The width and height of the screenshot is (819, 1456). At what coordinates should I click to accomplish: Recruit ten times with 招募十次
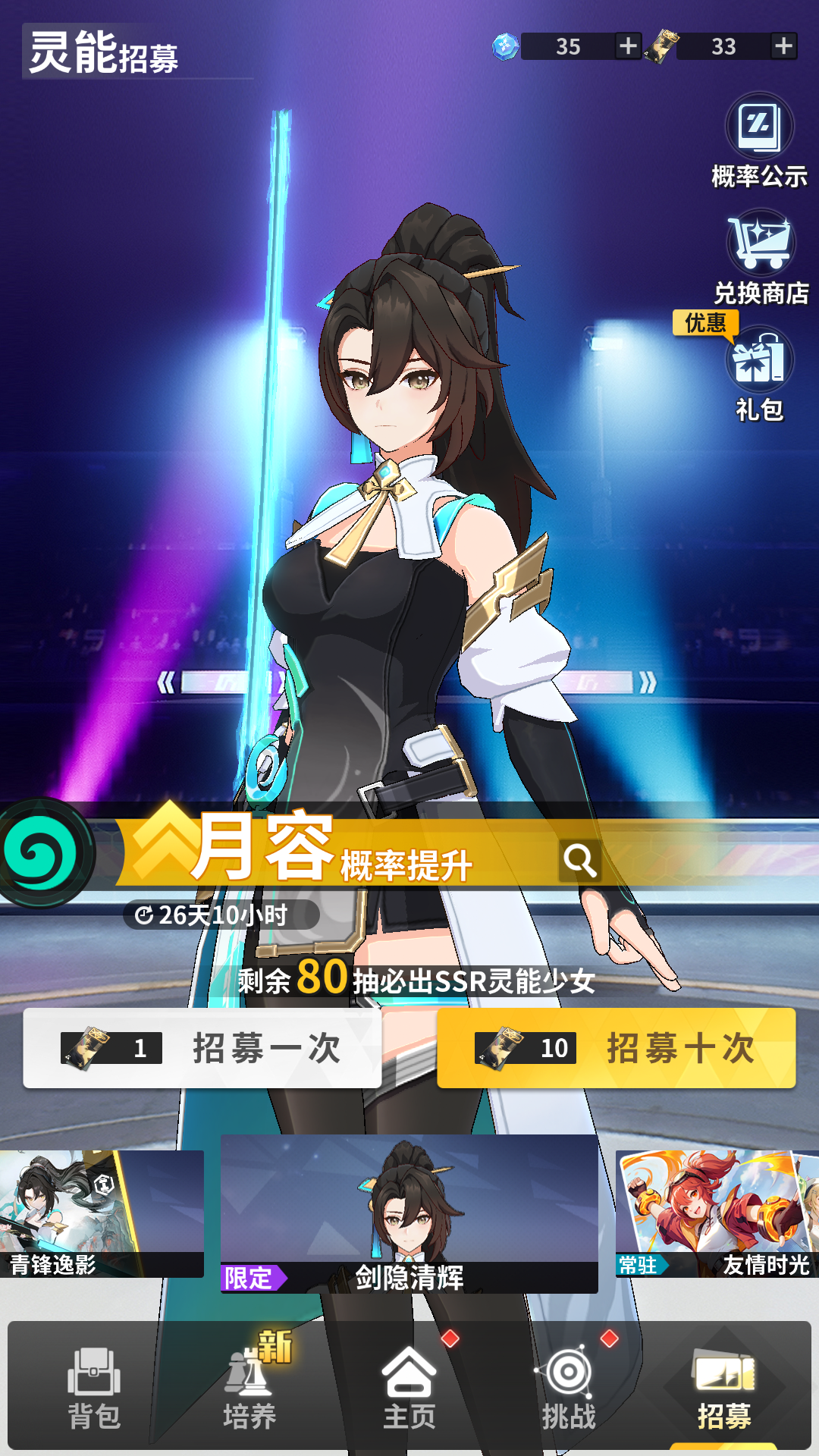pyautogui.click(x=616, y=1048)
